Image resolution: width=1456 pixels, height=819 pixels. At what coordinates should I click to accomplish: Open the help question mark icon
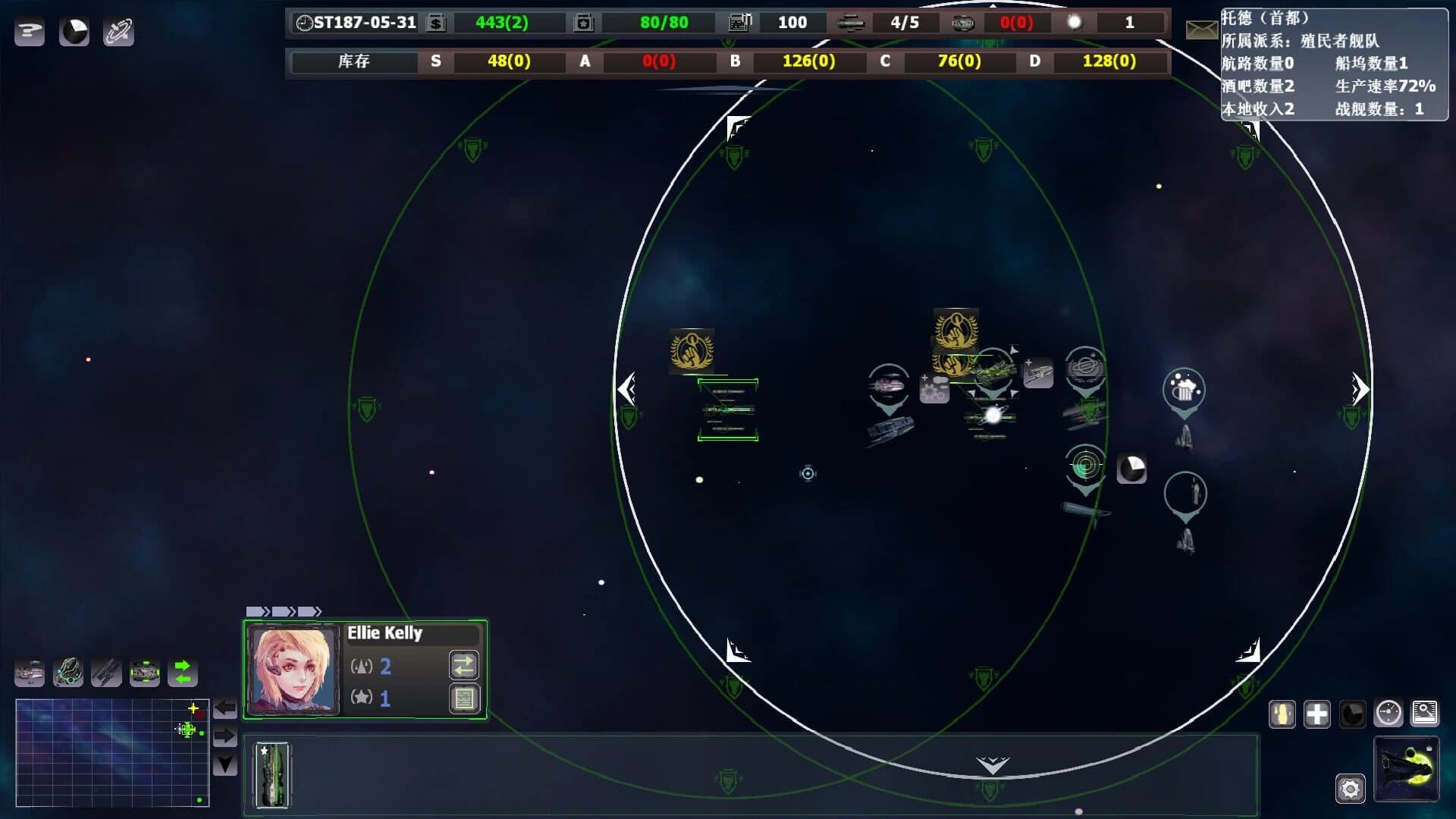(x=30, y=31)
